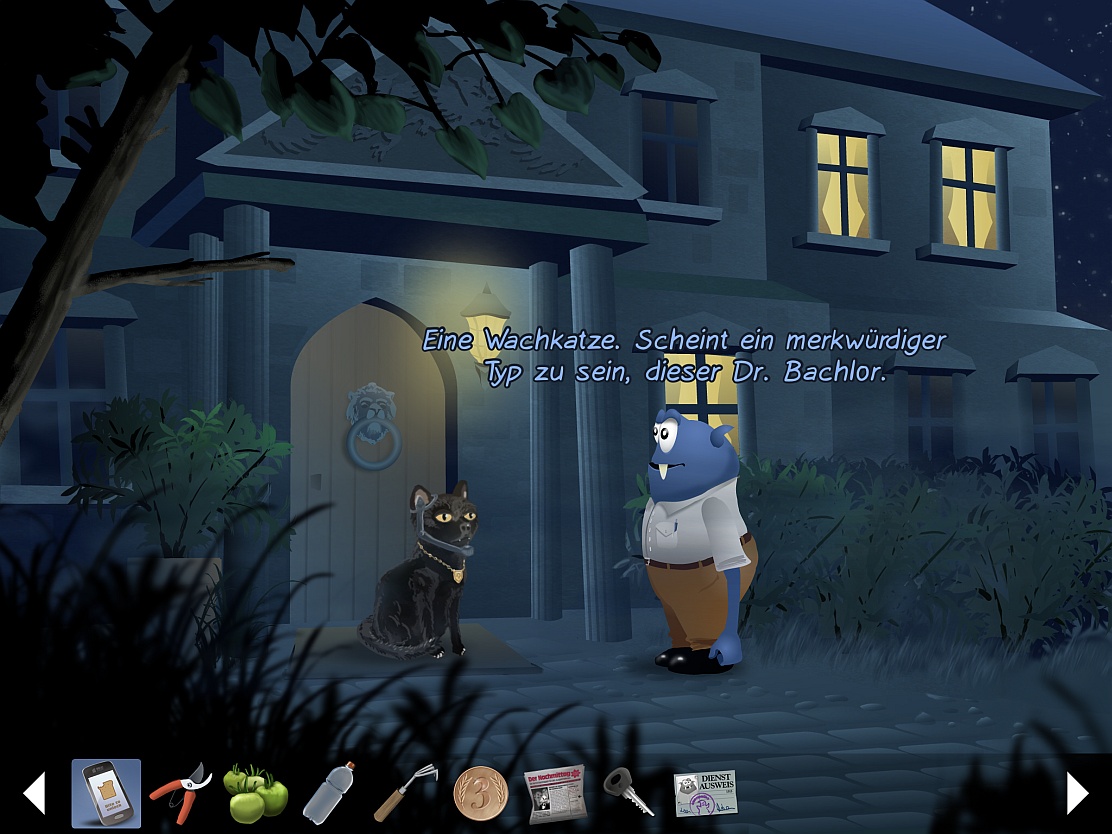Pick the key from inventory

(629, 794)
